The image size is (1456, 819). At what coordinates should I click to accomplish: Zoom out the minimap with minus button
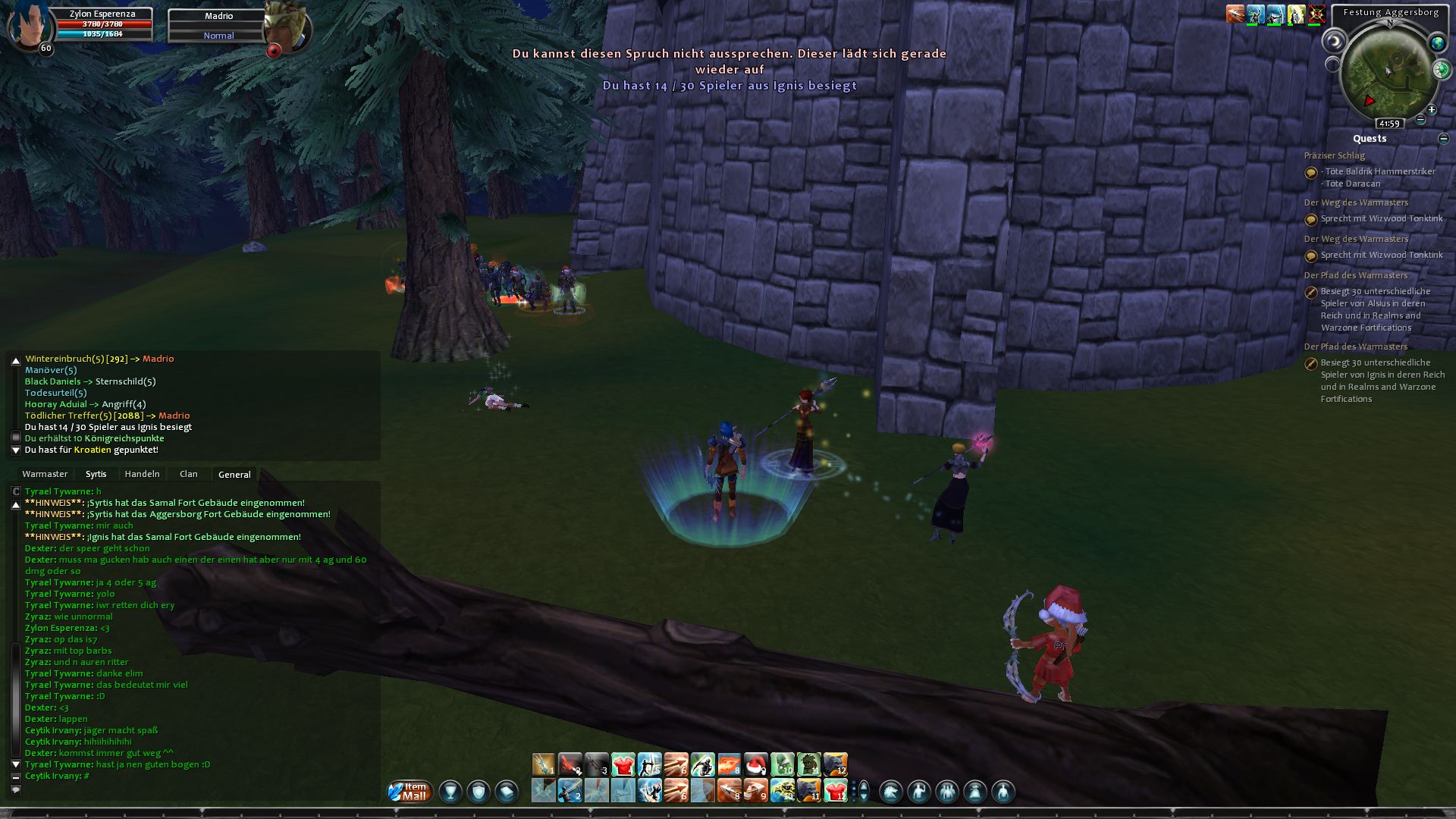1421,120
